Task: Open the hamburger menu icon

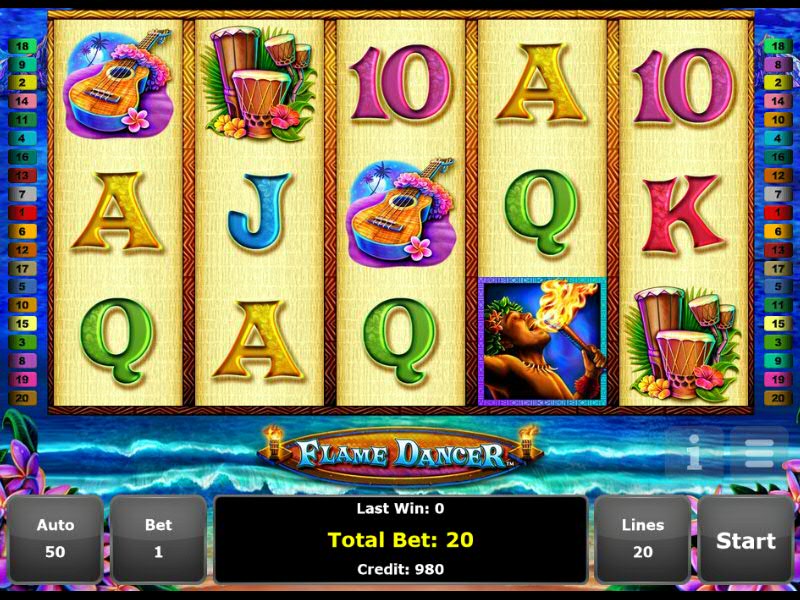Action: point(759,453)
